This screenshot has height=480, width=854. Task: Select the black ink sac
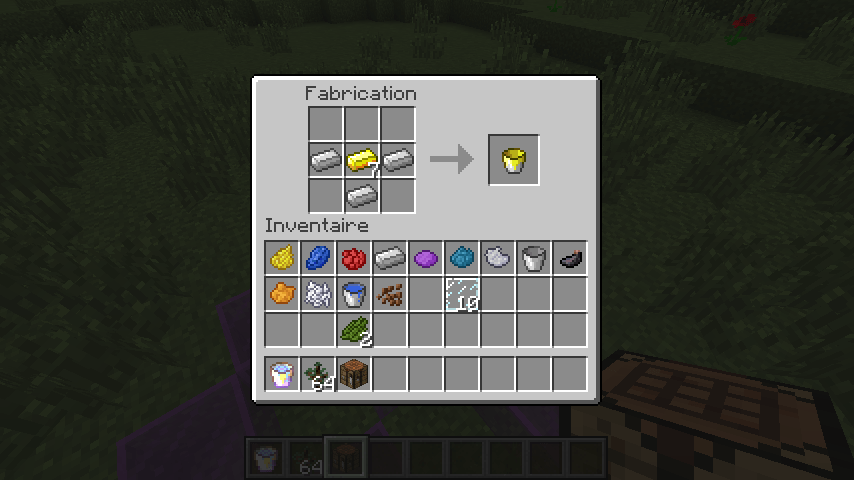(x=570, y=259)
